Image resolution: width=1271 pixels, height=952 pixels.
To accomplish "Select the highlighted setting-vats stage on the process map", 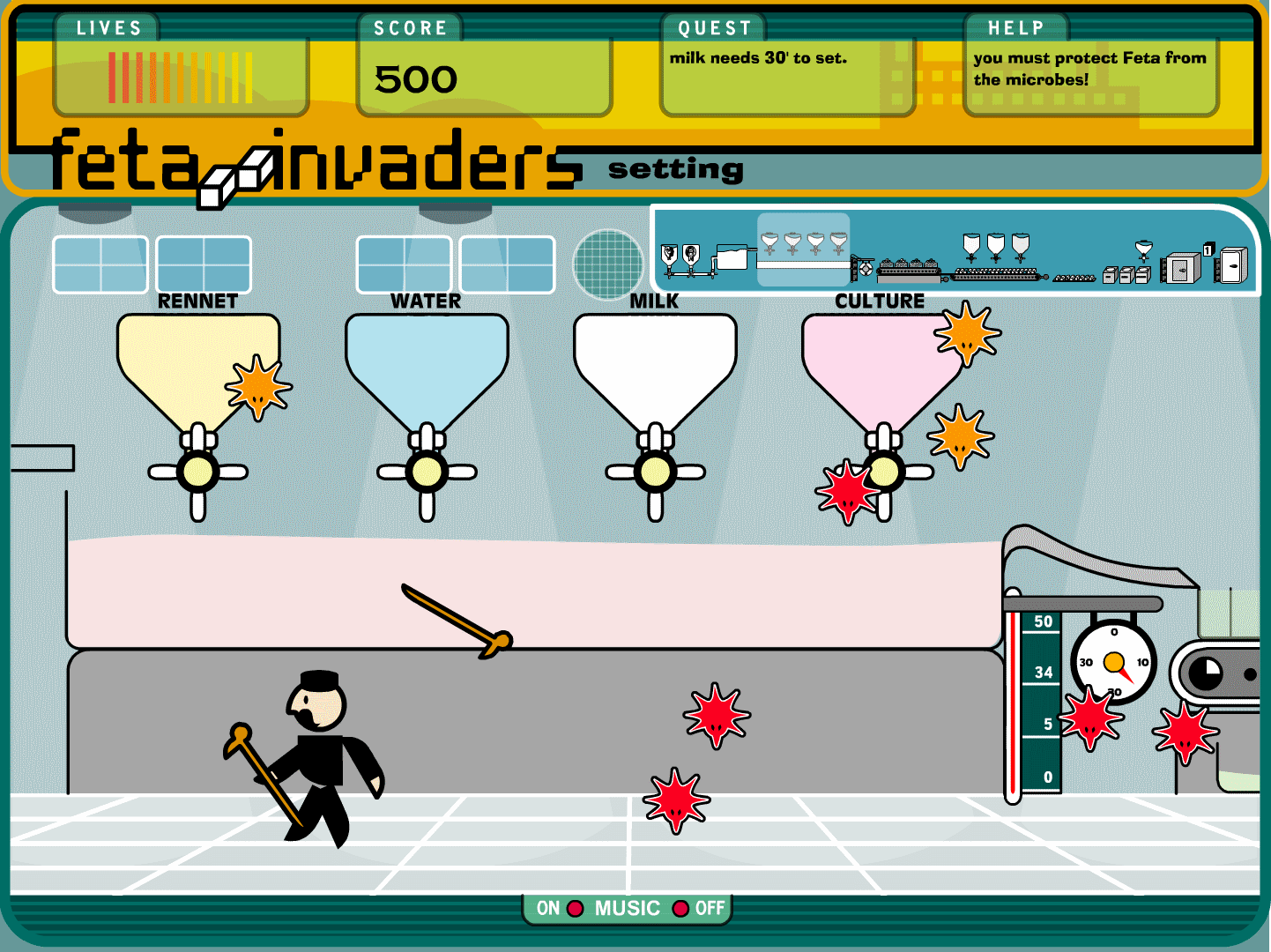I will (x=802, y=249).
